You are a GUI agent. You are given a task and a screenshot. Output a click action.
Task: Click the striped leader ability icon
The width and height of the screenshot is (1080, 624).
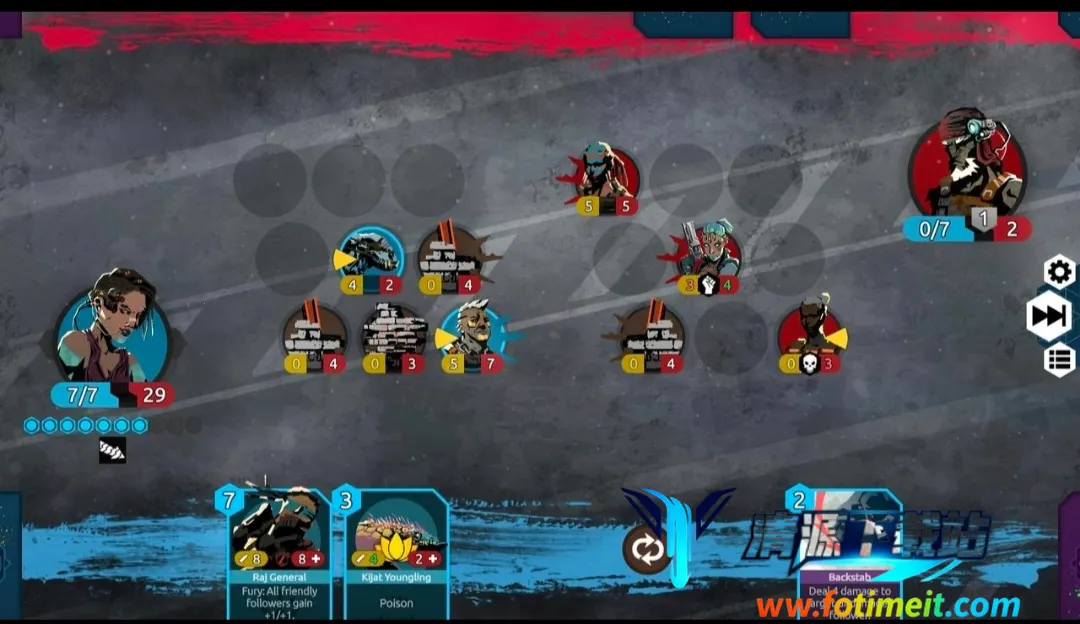[x=112, y=451]
